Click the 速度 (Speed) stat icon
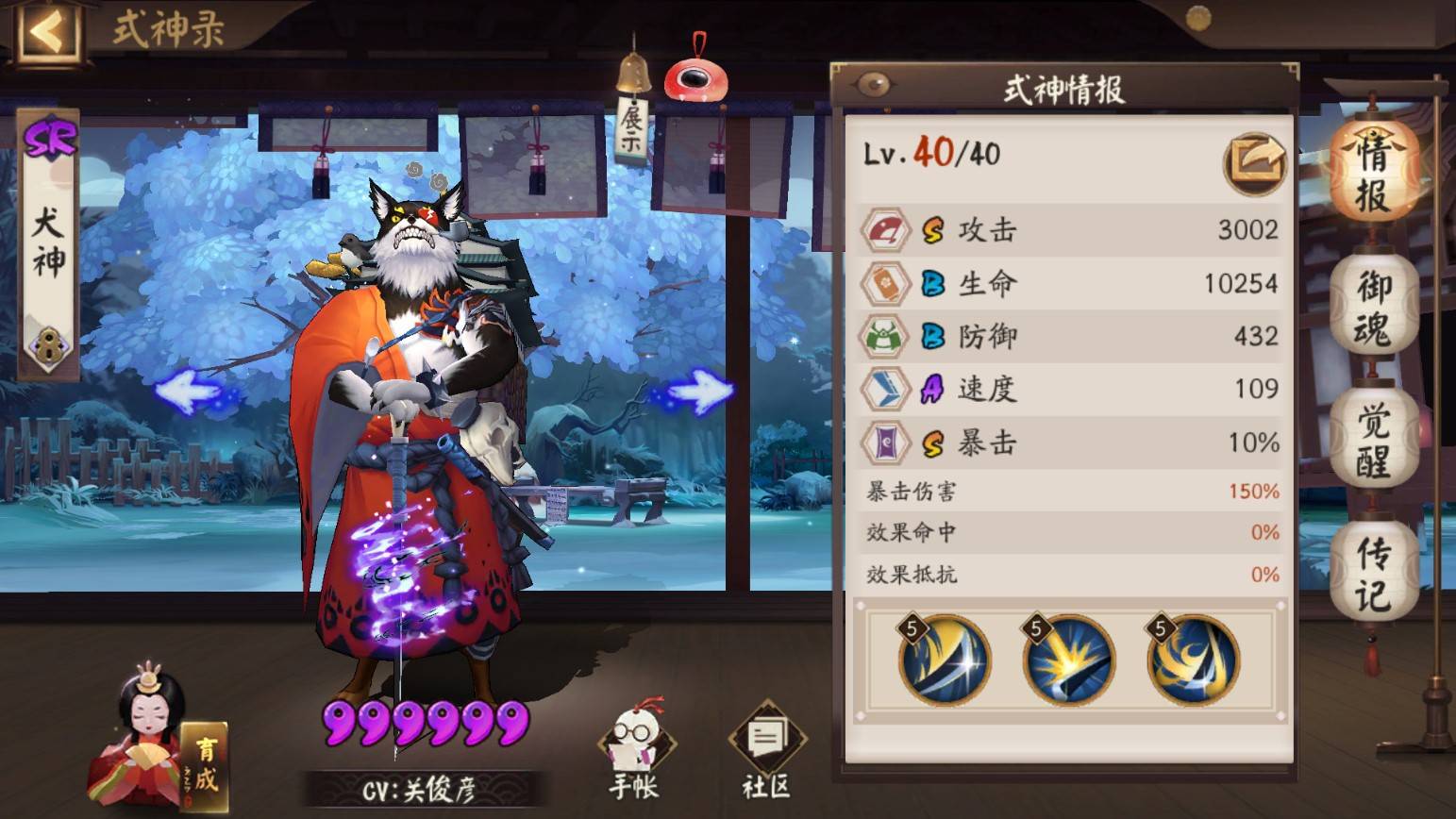The height and width of the screenshot is (819, 1456). coord(885,389)
